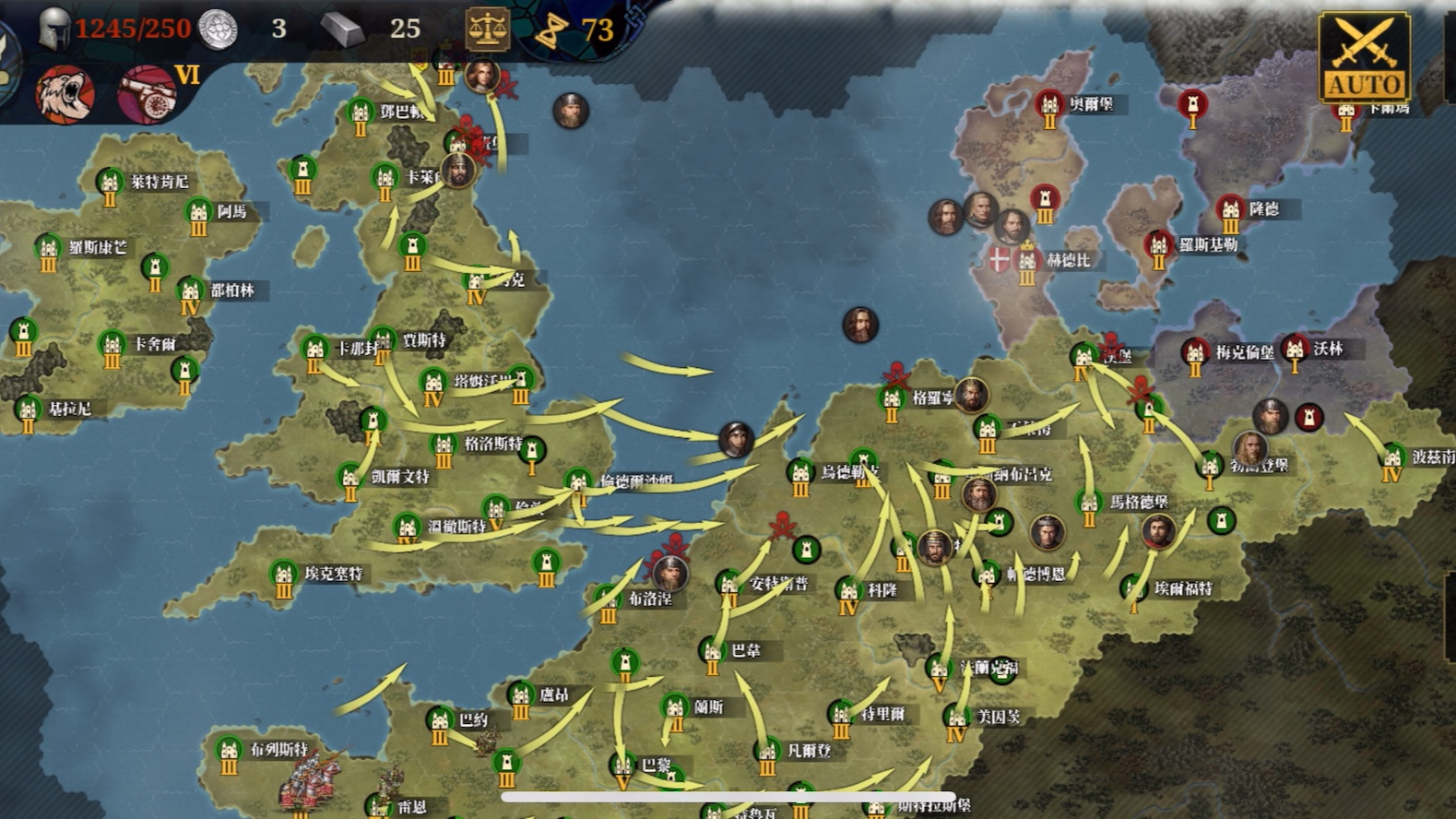Select the 埃爾福特 city marker
The image size is (1456, 819).
pos(1134,590)
